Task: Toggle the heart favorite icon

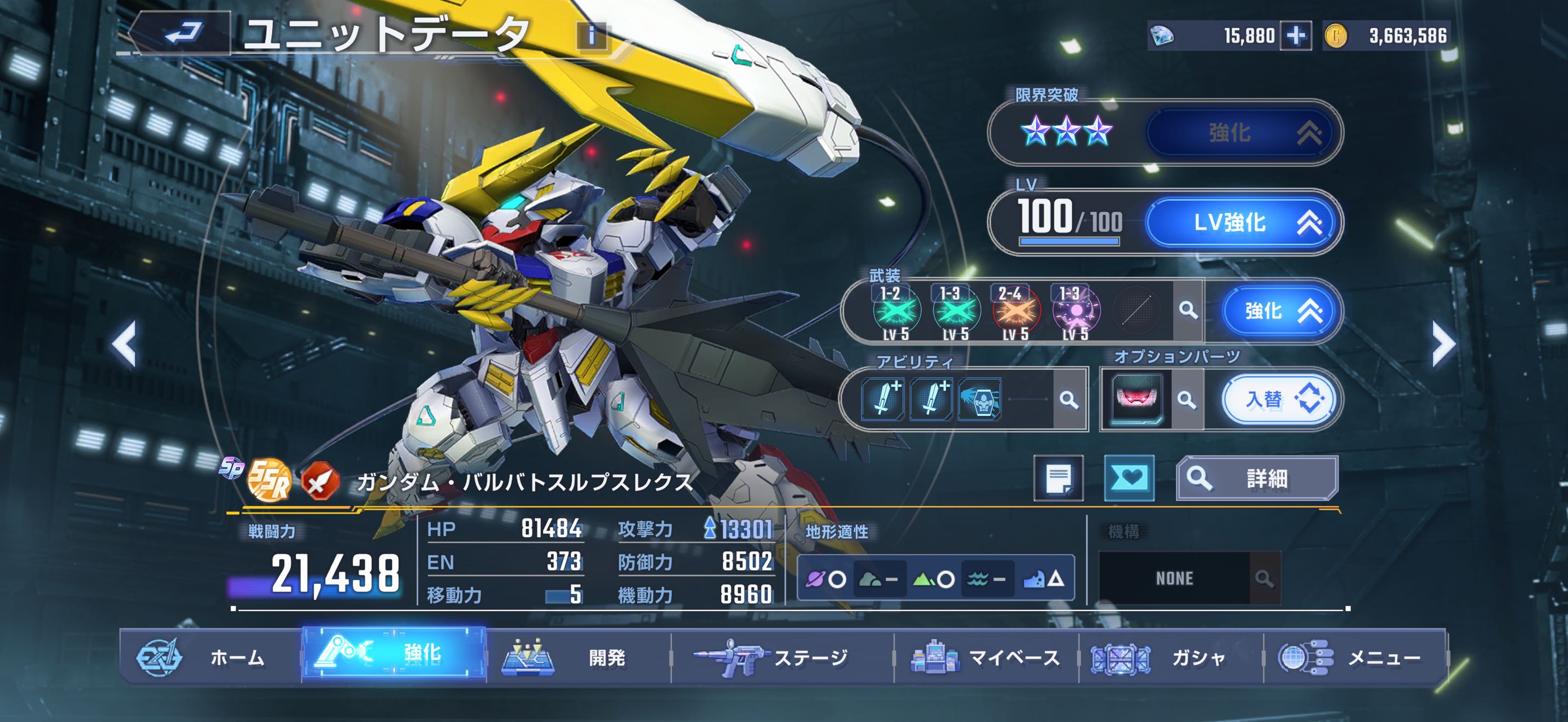Action: 1129,479
